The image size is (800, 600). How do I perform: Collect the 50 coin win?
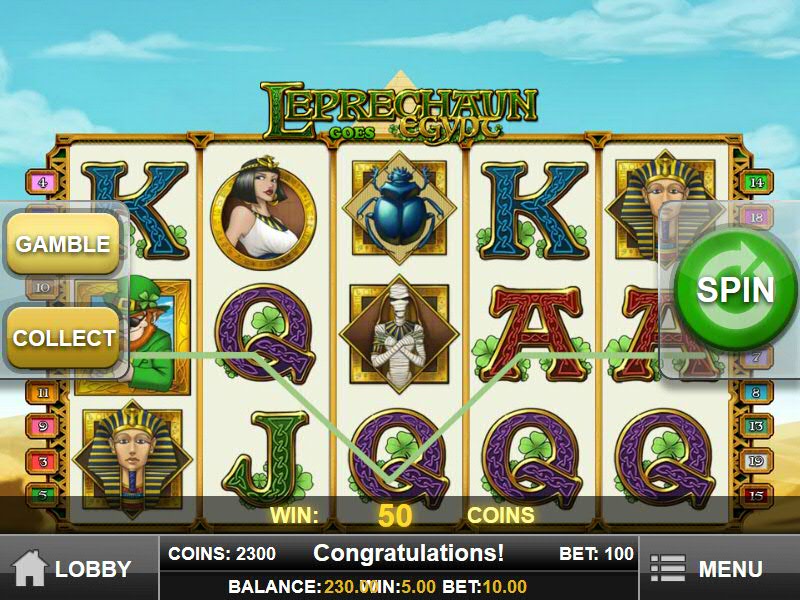[x=63, y=337]
